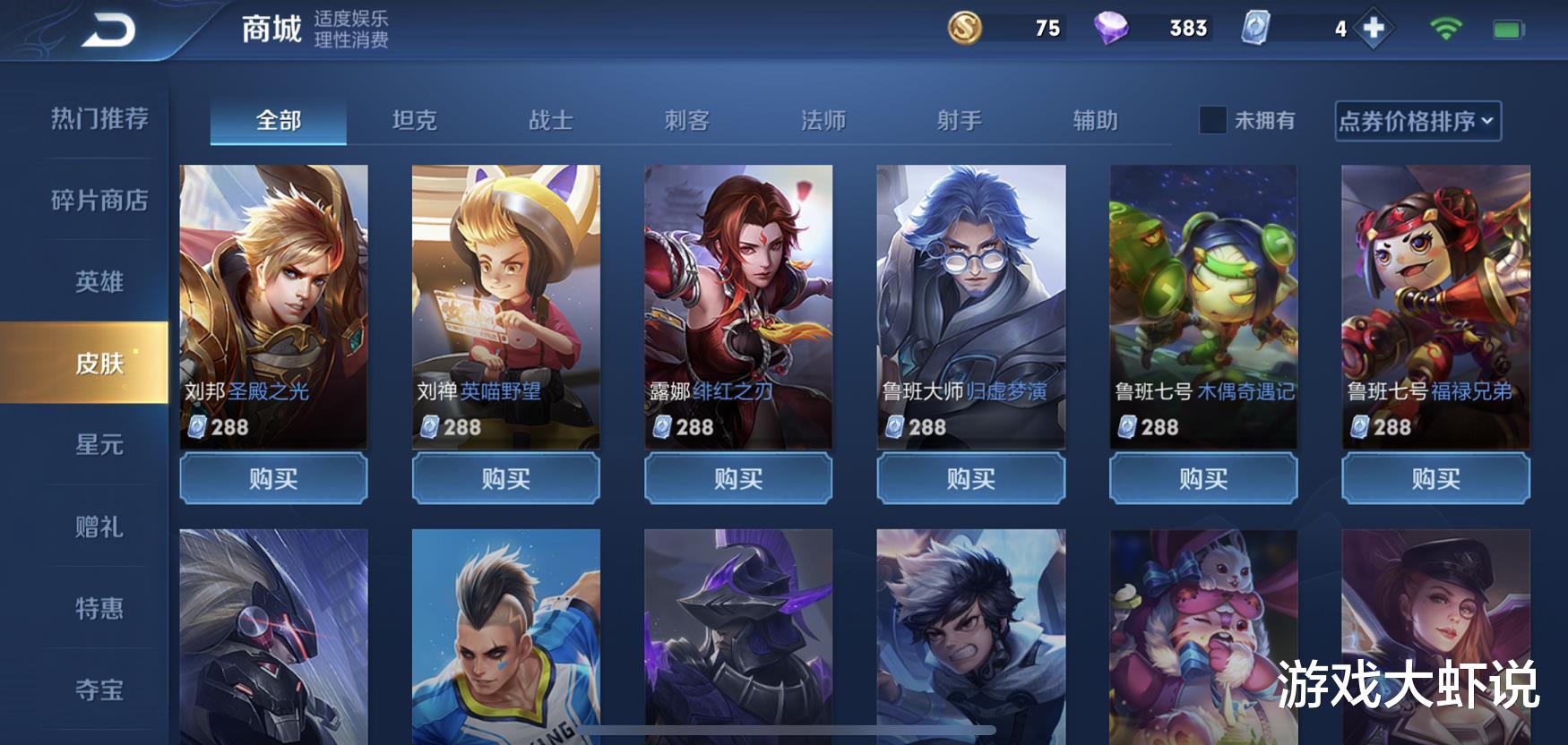Expand the price sort options via chevron
The width and height of the screenshot is (1568, 745).
[x=1487, y=121]
